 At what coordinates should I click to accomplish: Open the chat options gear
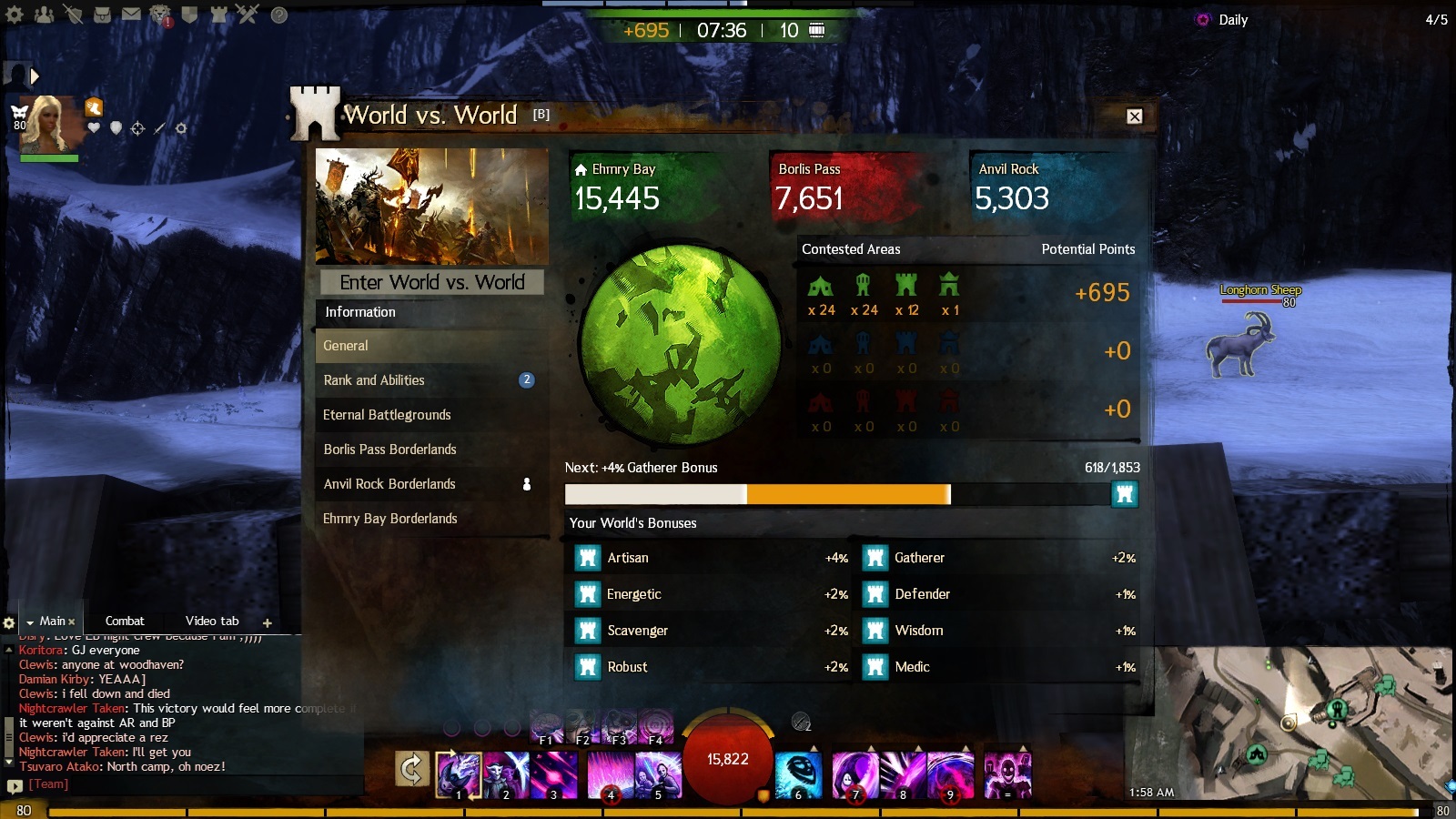point(9,623)
